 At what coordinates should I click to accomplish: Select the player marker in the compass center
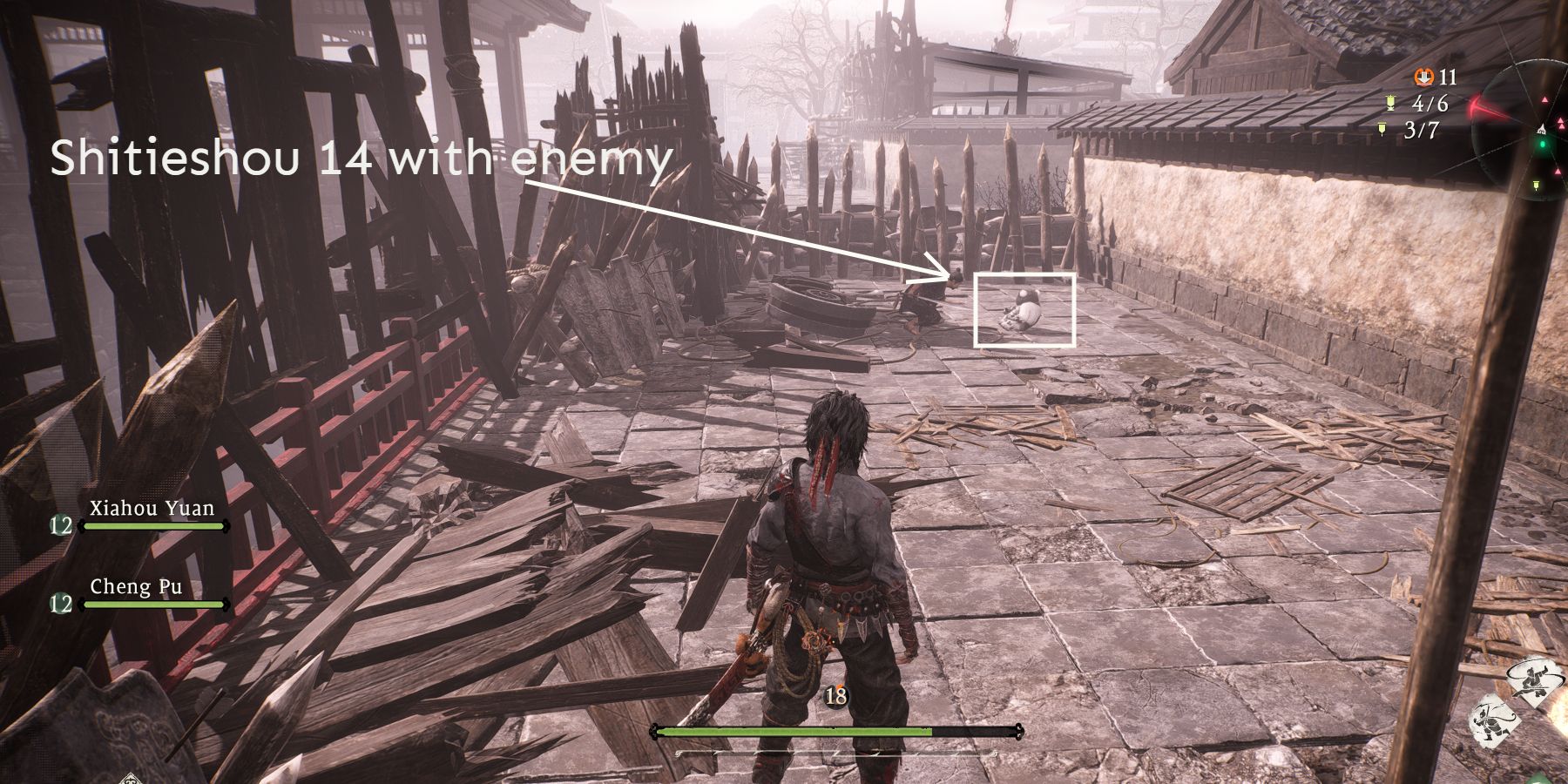point(1542,128)
